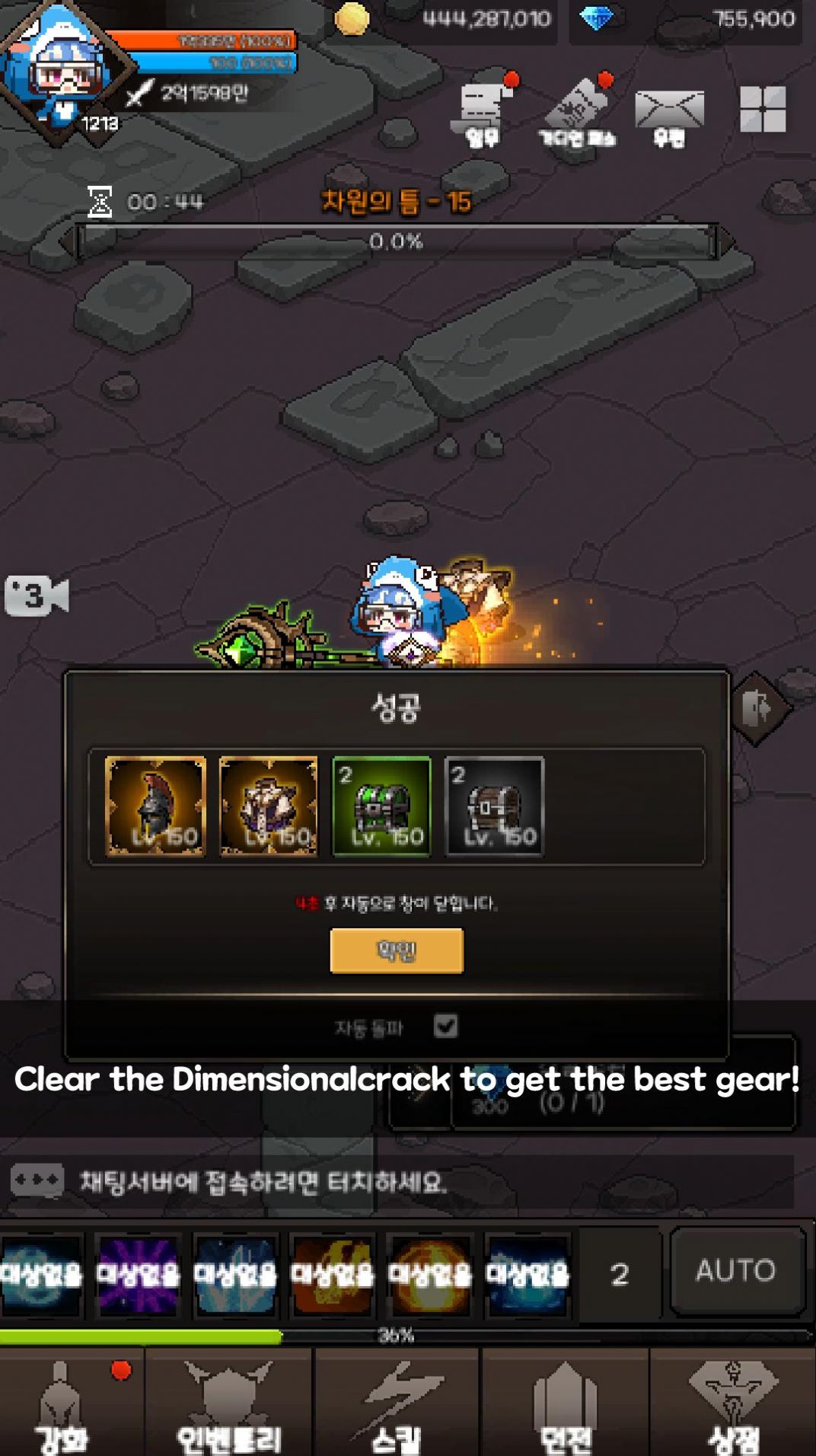Open the mailbox envelope
Image resolution: width=816 pixels, height=1456 pixels.
coord(669,113)
